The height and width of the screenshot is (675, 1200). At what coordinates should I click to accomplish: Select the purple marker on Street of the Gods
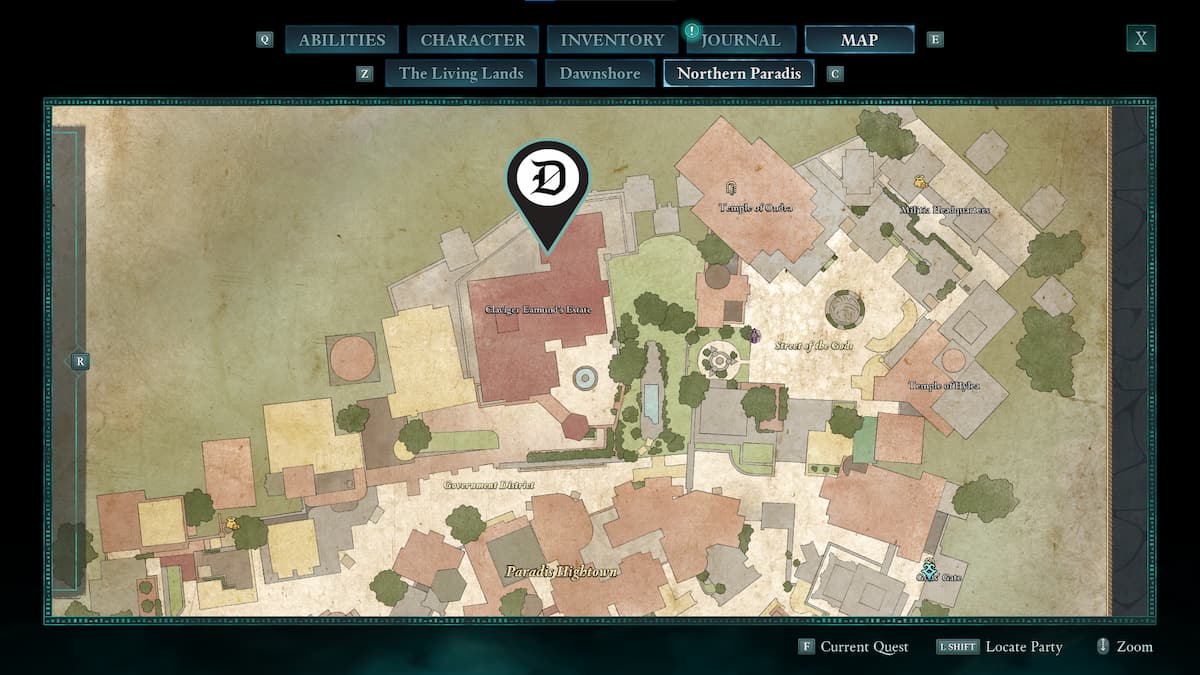pyautogui.click(x=755, y=336)
